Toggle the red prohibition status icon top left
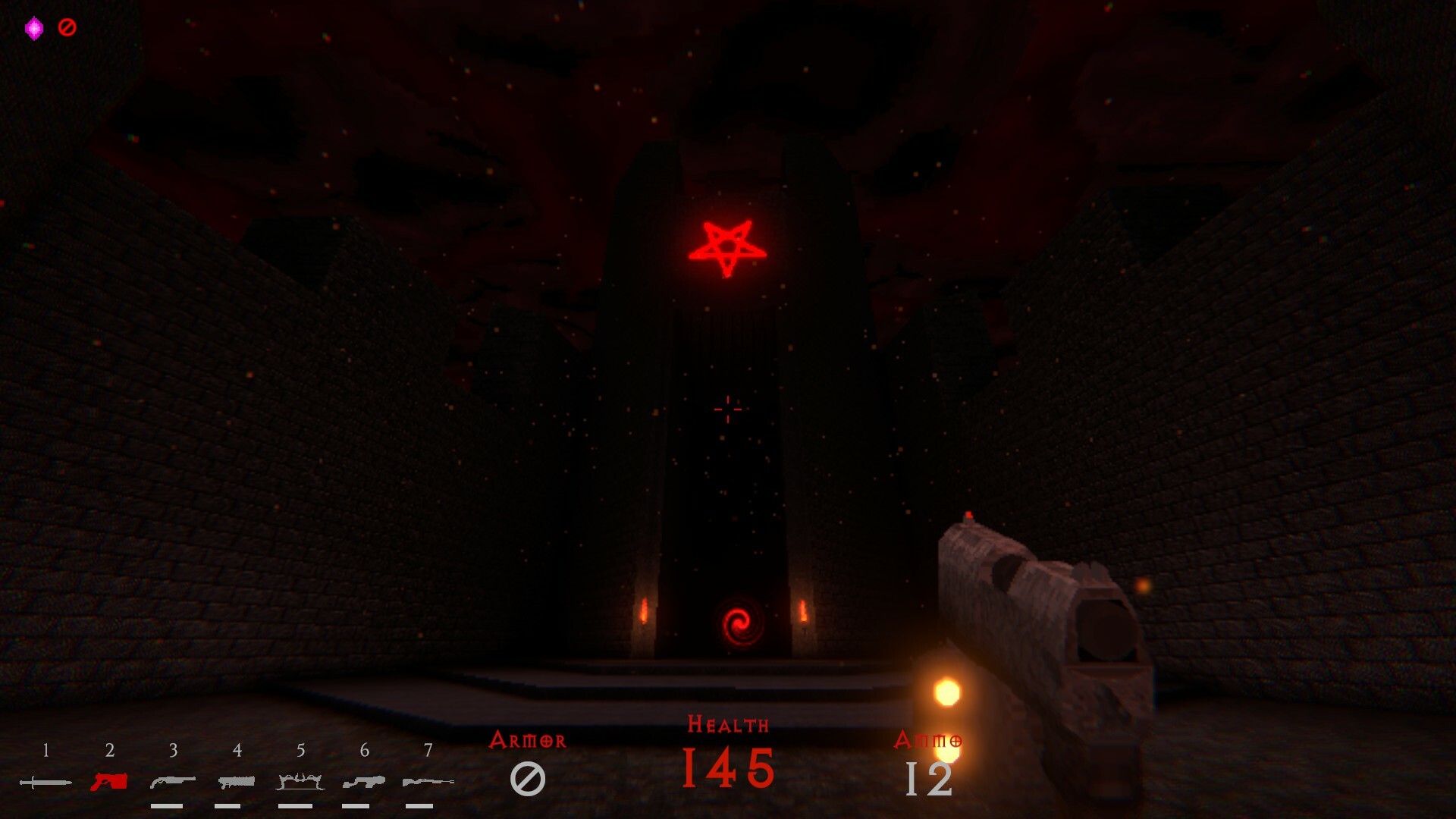 [68, 27]
